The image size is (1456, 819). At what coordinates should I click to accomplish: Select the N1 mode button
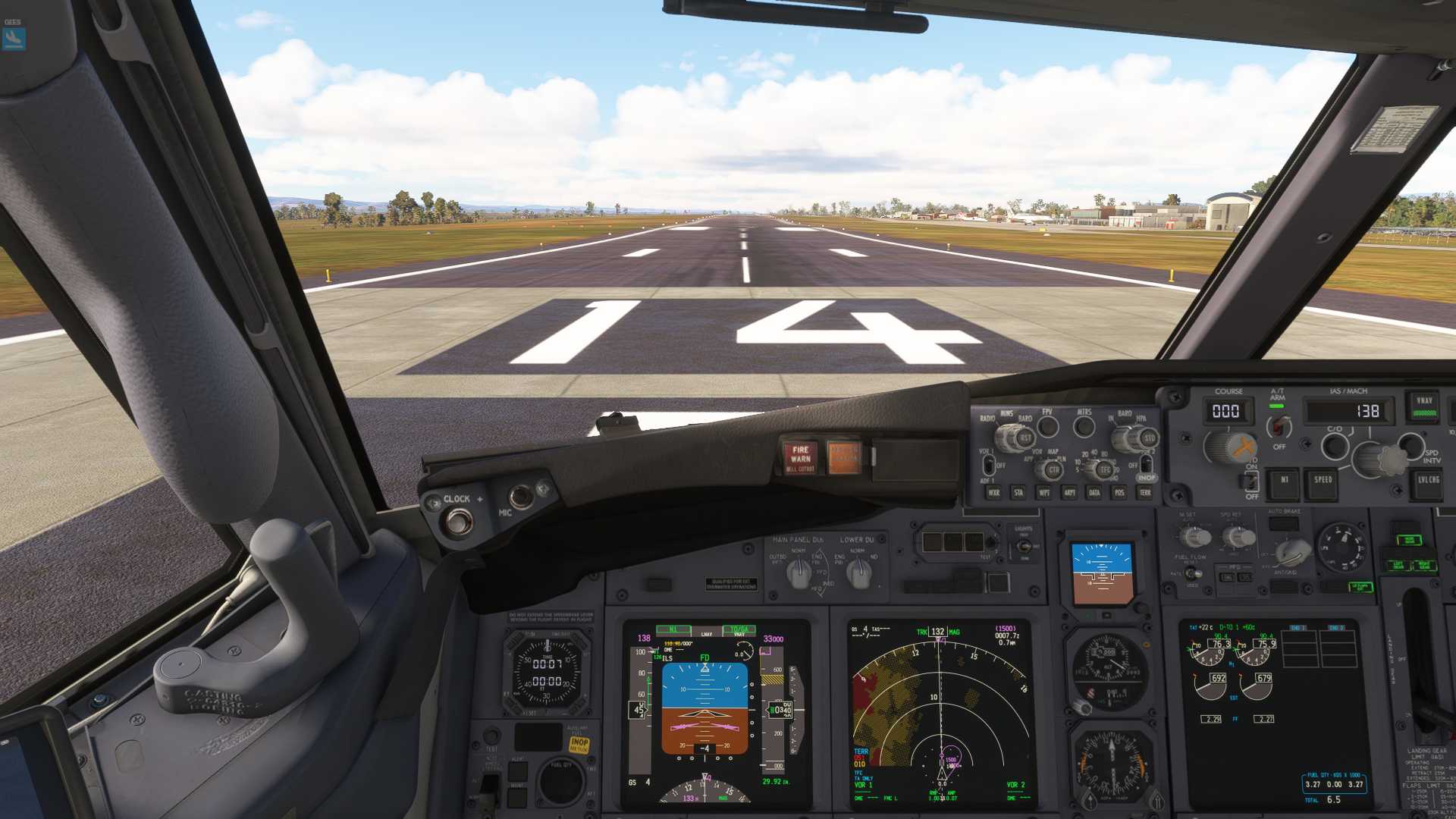click(1285, 481)
